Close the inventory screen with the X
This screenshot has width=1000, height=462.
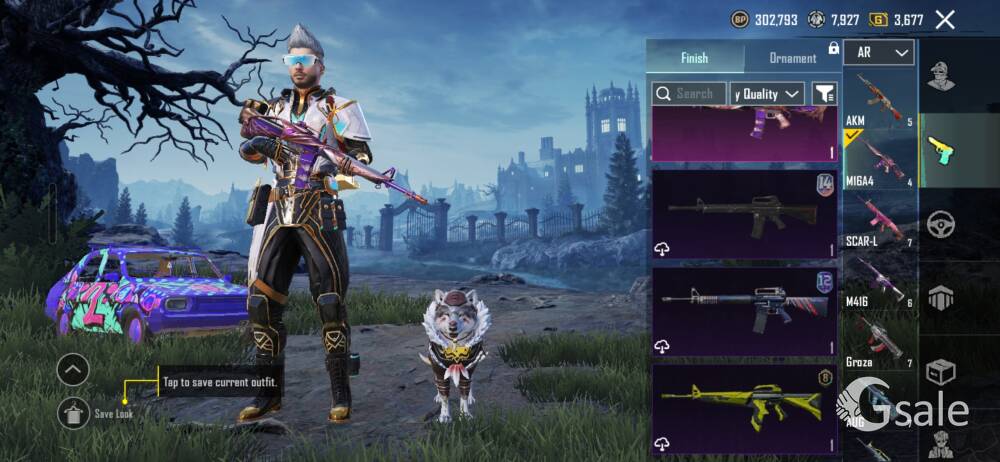tap(944, 19)
